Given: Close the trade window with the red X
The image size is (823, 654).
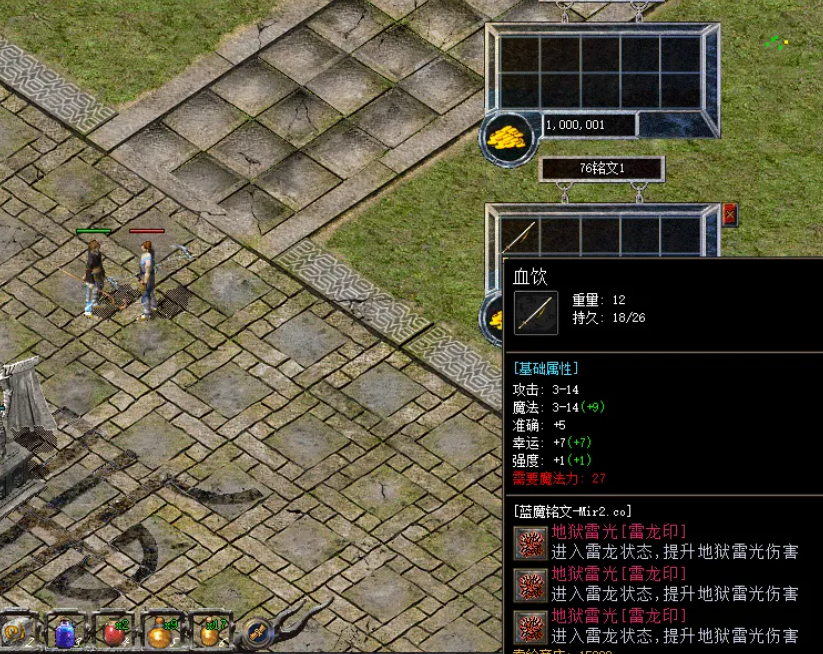Looking at the screenshot, I should coord(730,213).
